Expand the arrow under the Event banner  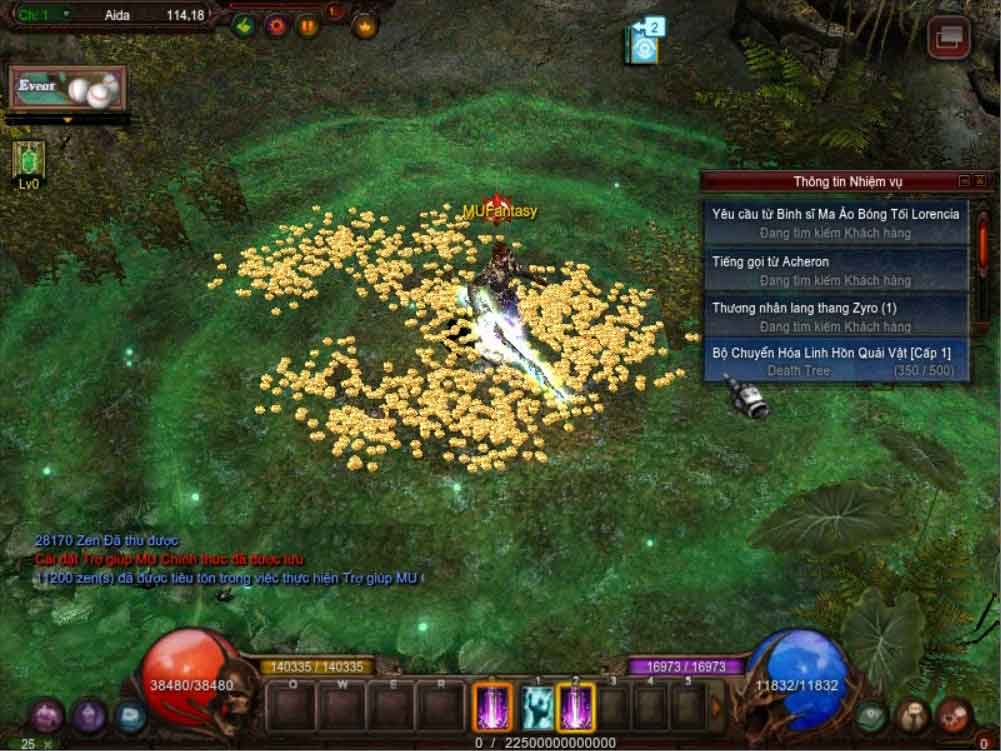pos(68,120)
